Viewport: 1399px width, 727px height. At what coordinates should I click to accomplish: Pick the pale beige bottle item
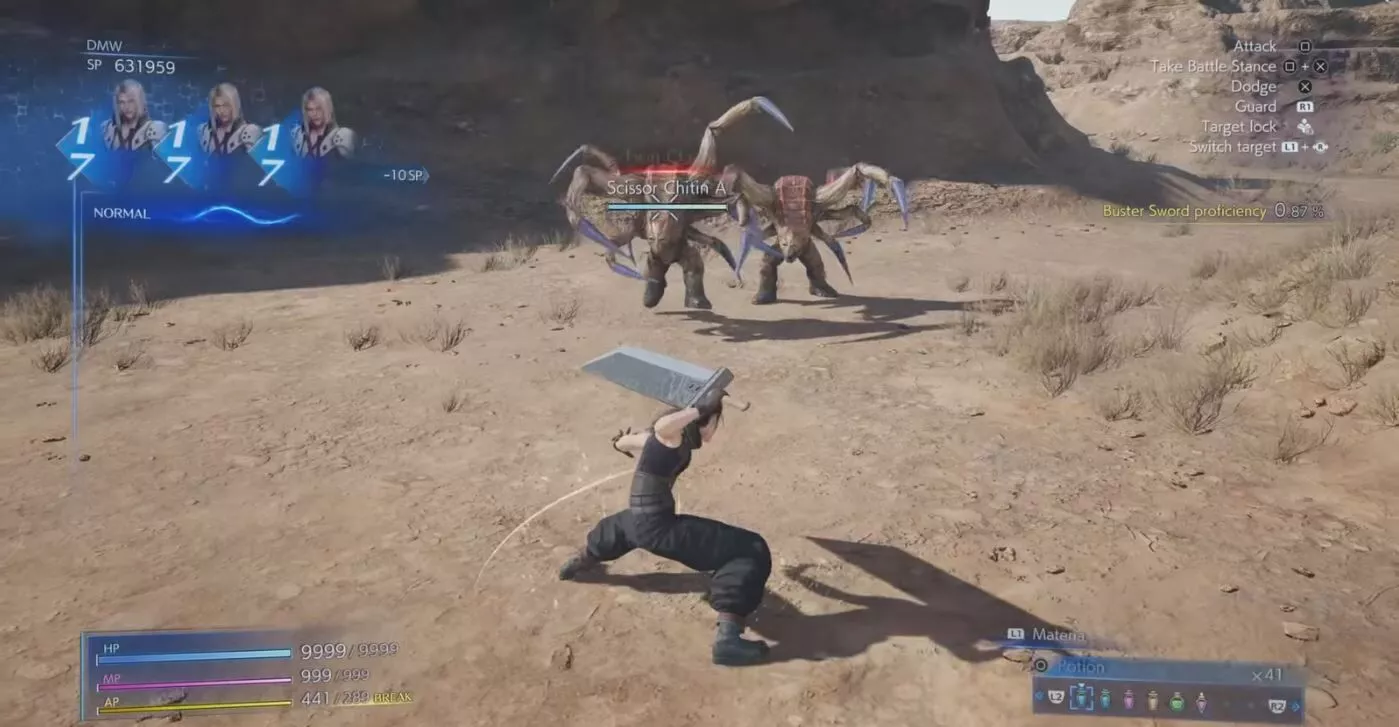pyautogui.click(x=1152, y=700)
